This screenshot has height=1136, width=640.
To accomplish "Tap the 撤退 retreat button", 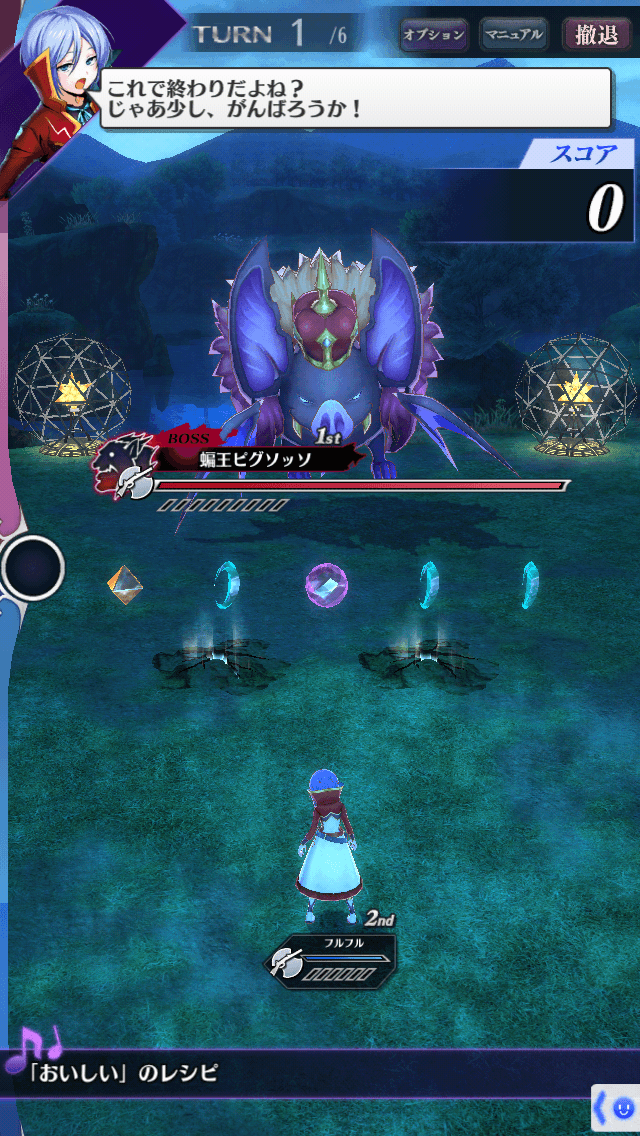I will [x=596, y=35].
